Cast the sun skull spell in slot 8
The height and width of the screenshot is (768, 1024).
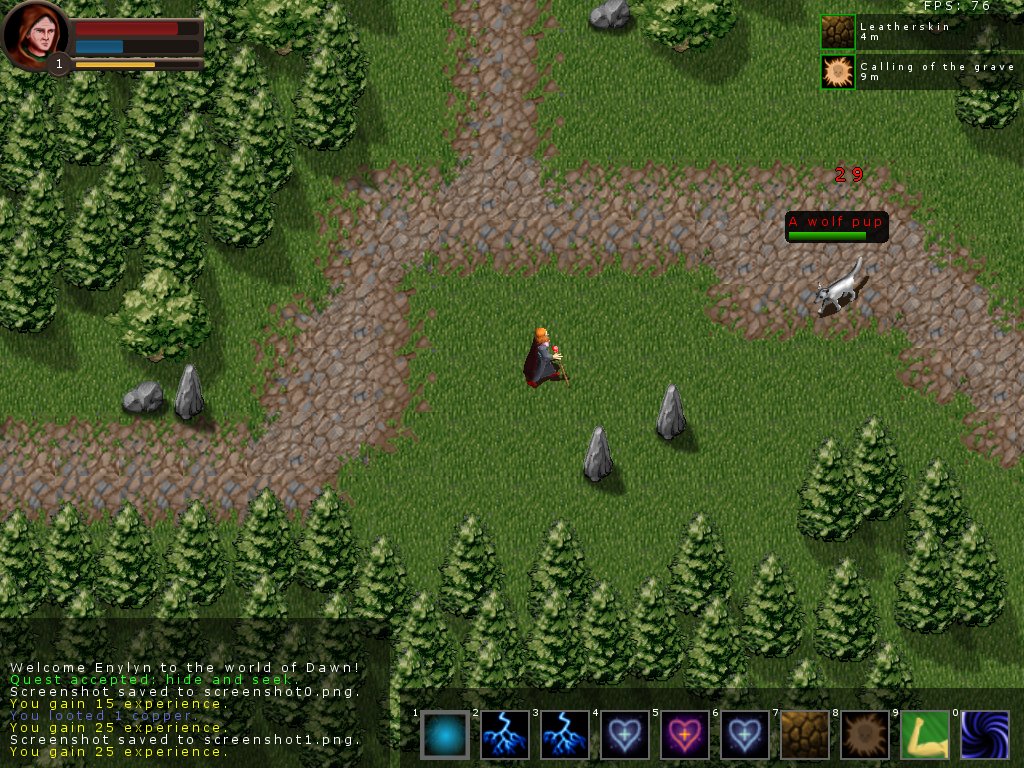[x=865, y=735]
